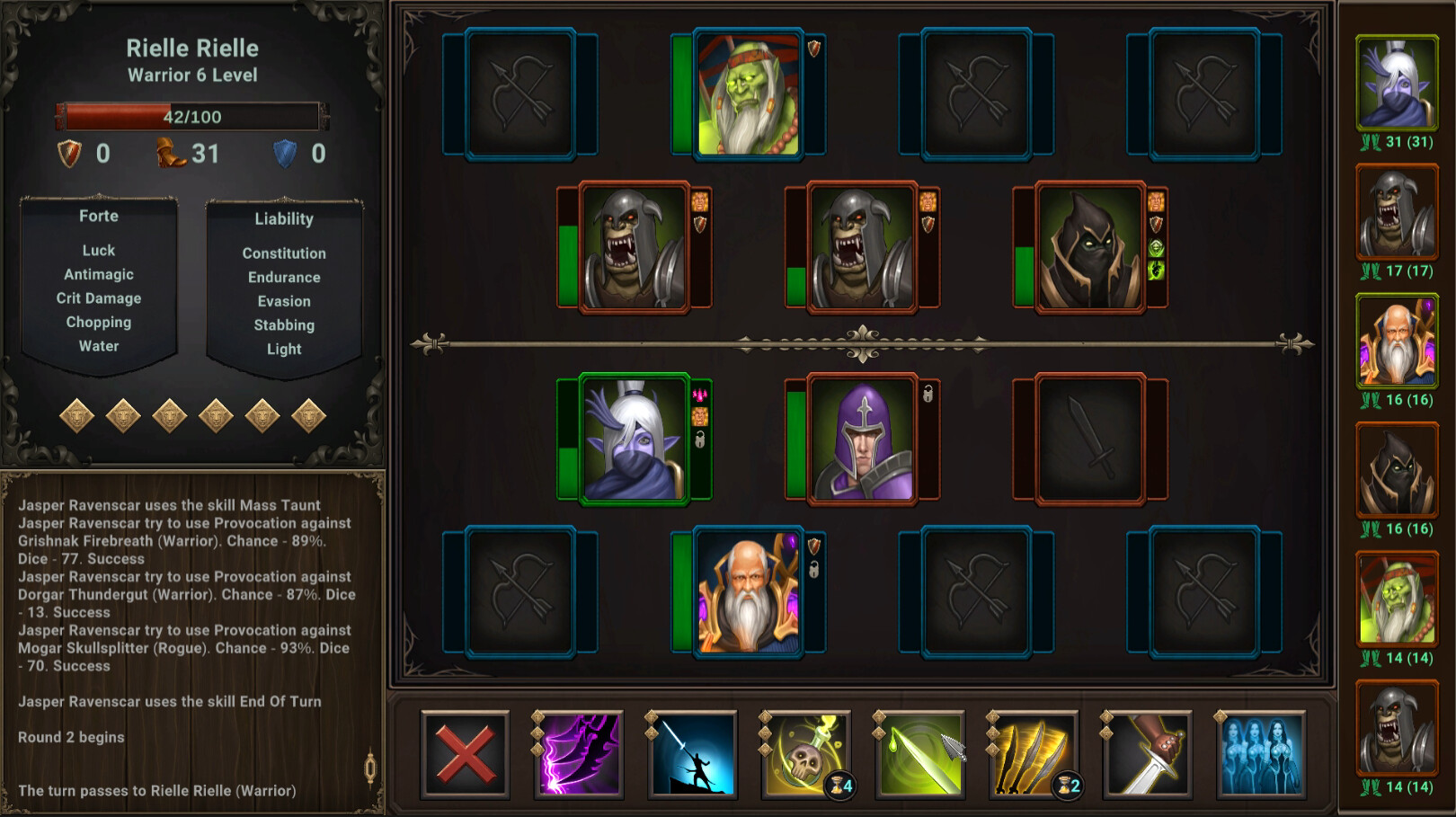The height and width of the screenshot is (817, 1456).
Task: Select the Forte panel header
Action: point(99,216)
